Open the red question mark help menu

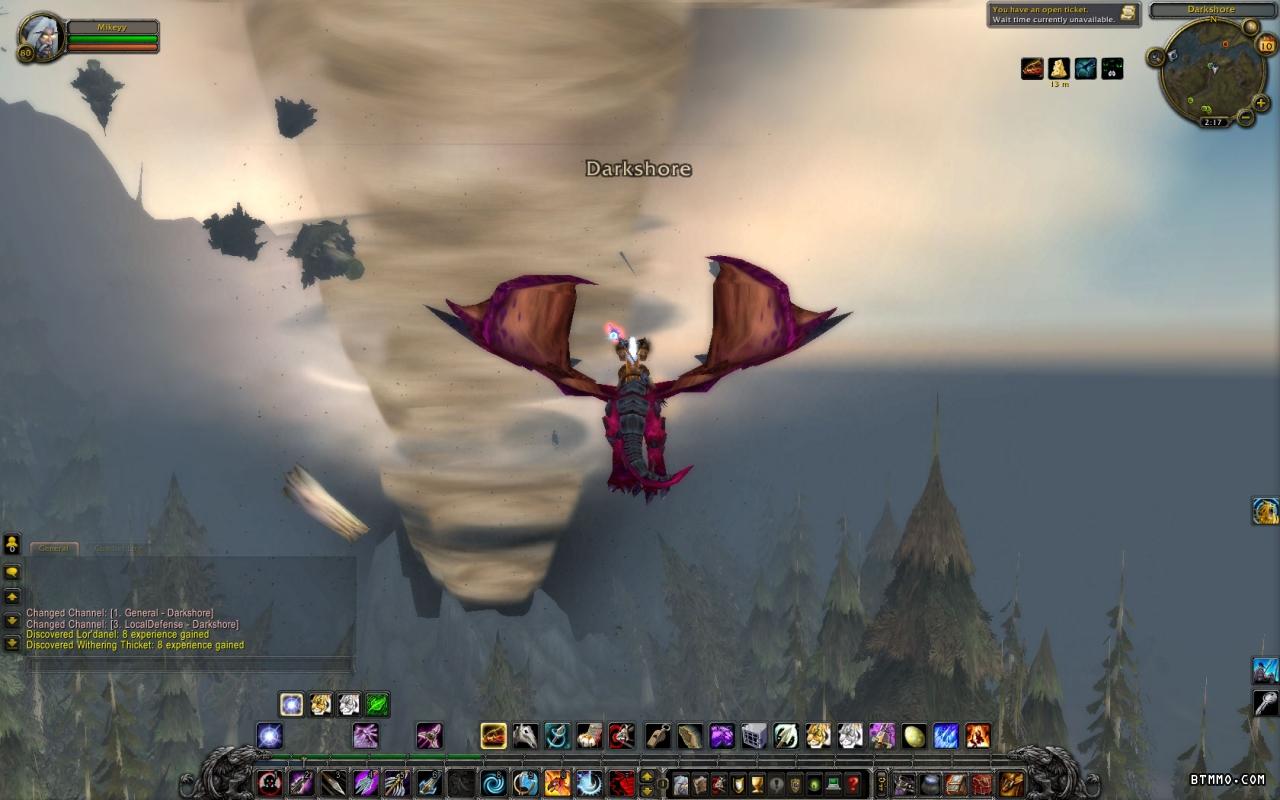[853, 784]
